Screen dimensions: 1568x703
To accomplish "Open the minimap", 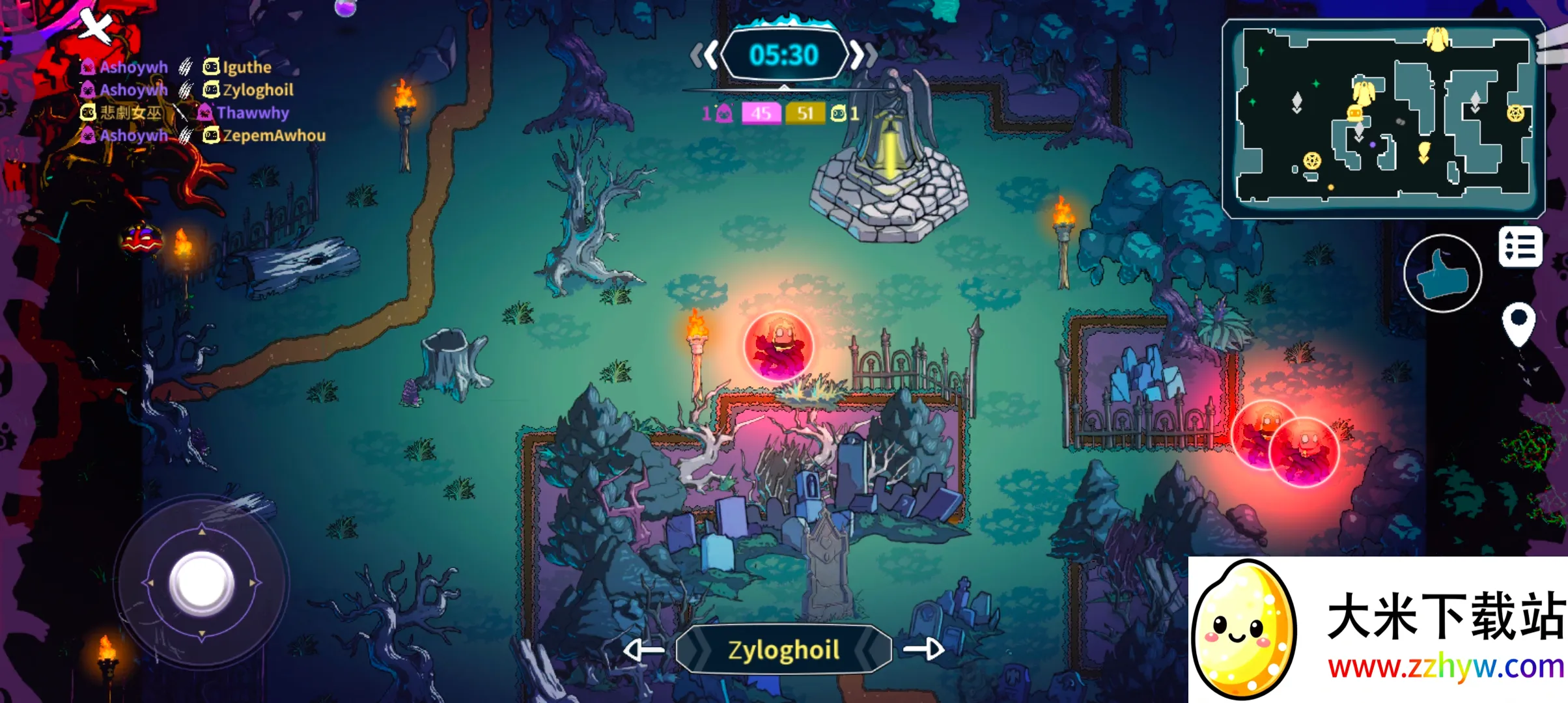I will [x=1383, y=118].
